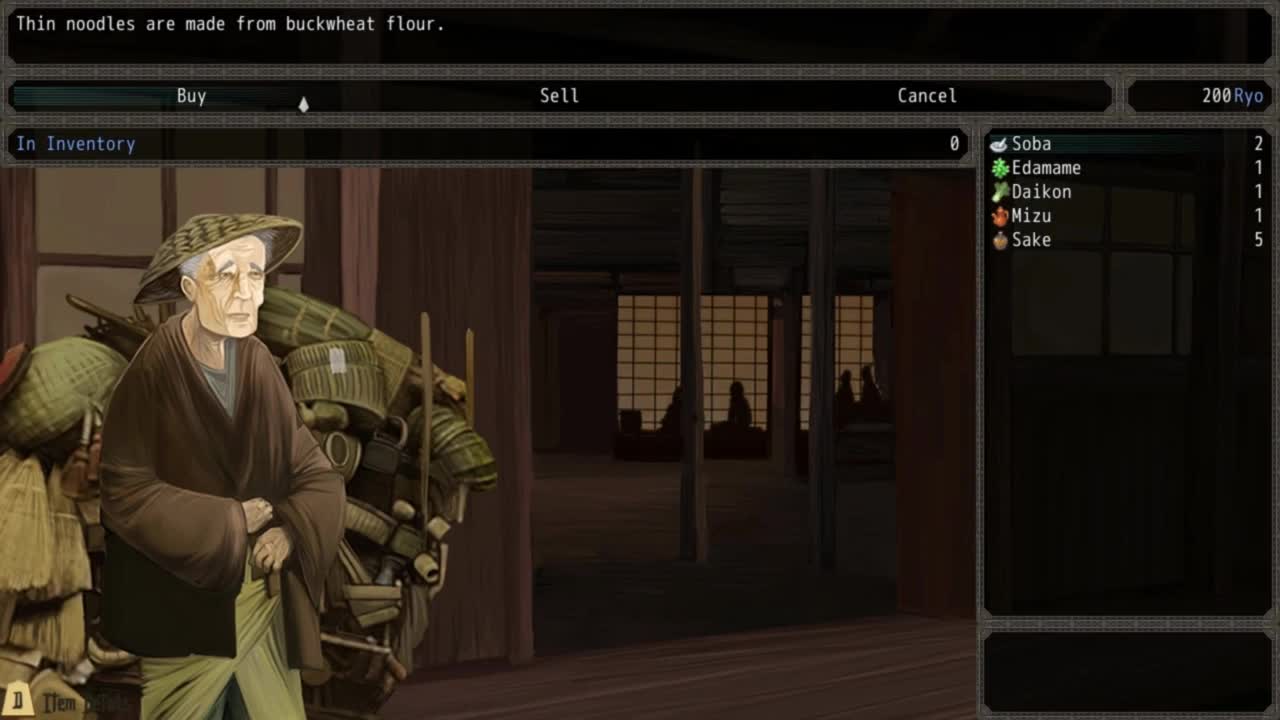
Task: Click the Ryo currency label
Action: [x=1248, y=96]
